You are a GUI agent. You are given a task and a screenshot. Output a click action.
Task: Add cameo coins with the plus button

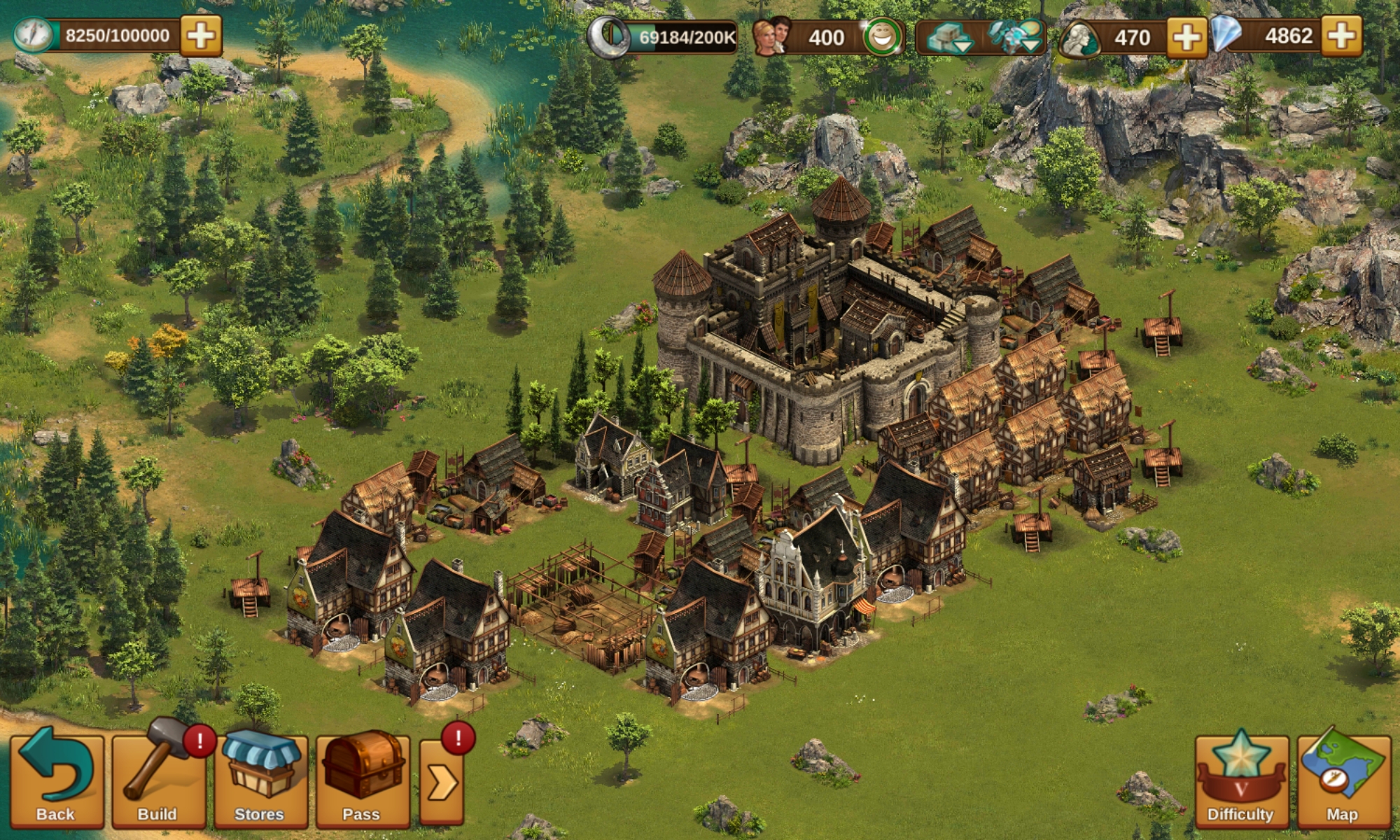1186,37
